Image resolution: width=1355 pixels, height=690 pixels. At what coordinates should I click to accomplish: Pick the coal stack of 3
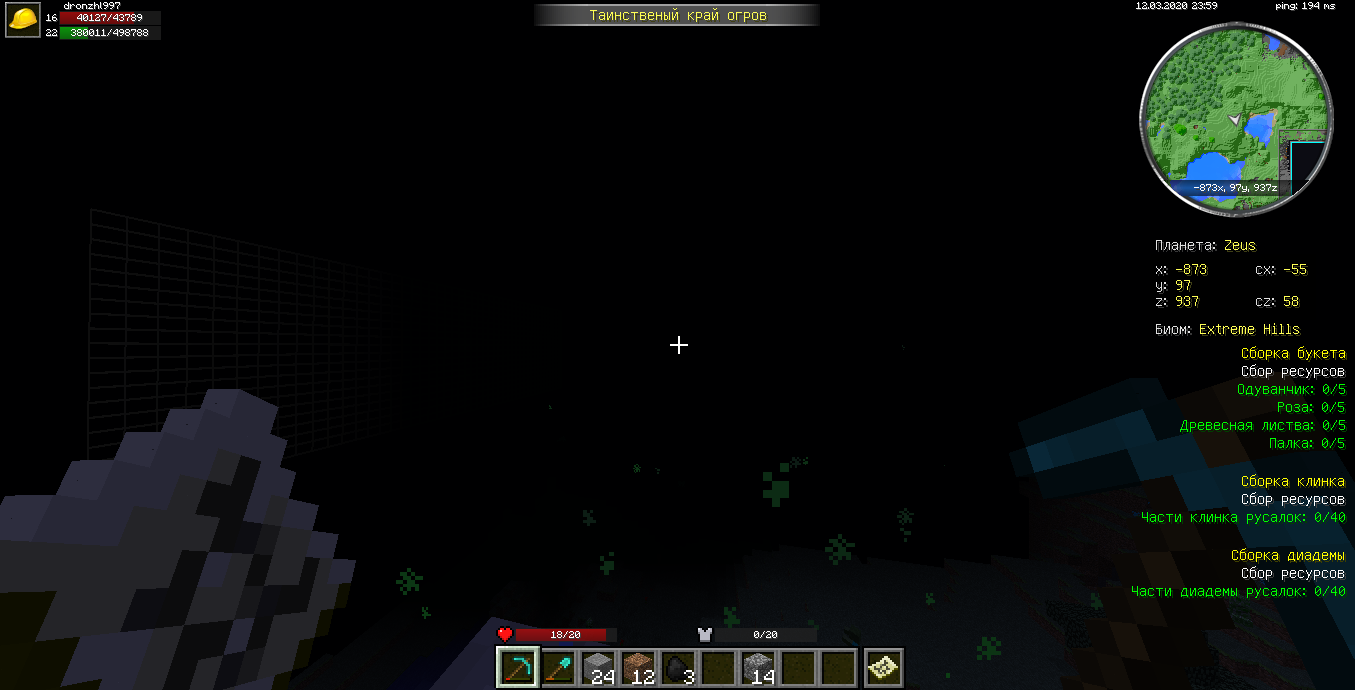(x=679, y=667)
